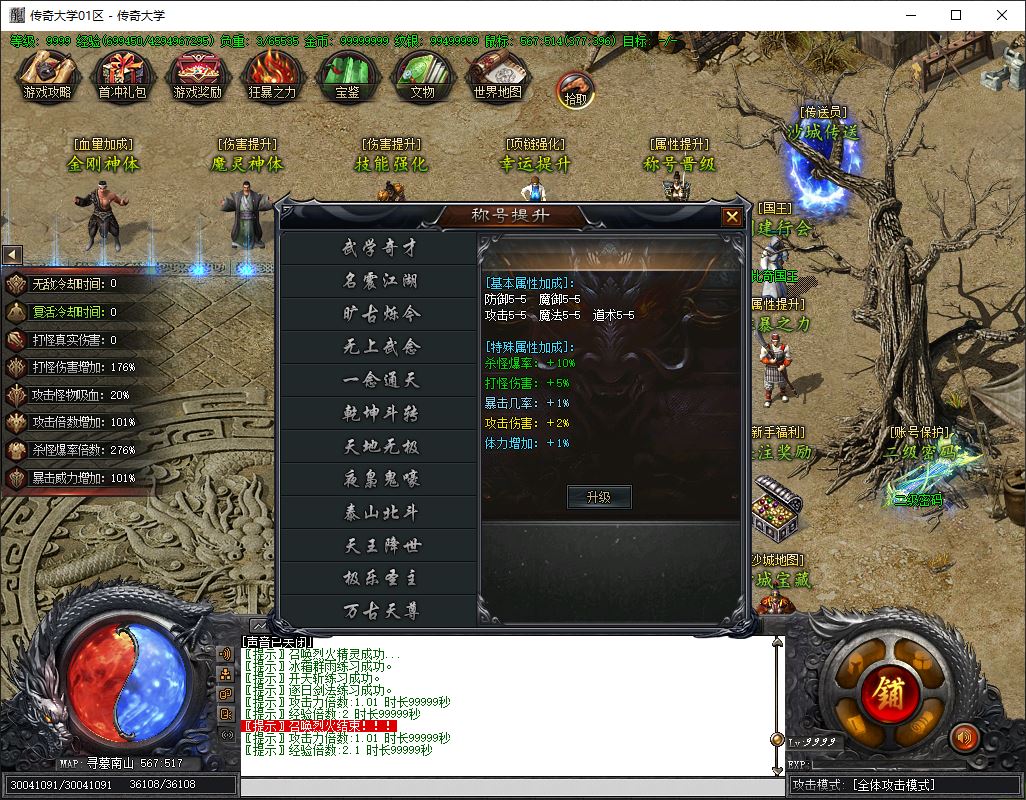
Task: Pick the 乾坤斗转 title
Action: click(x=380, y=413)
